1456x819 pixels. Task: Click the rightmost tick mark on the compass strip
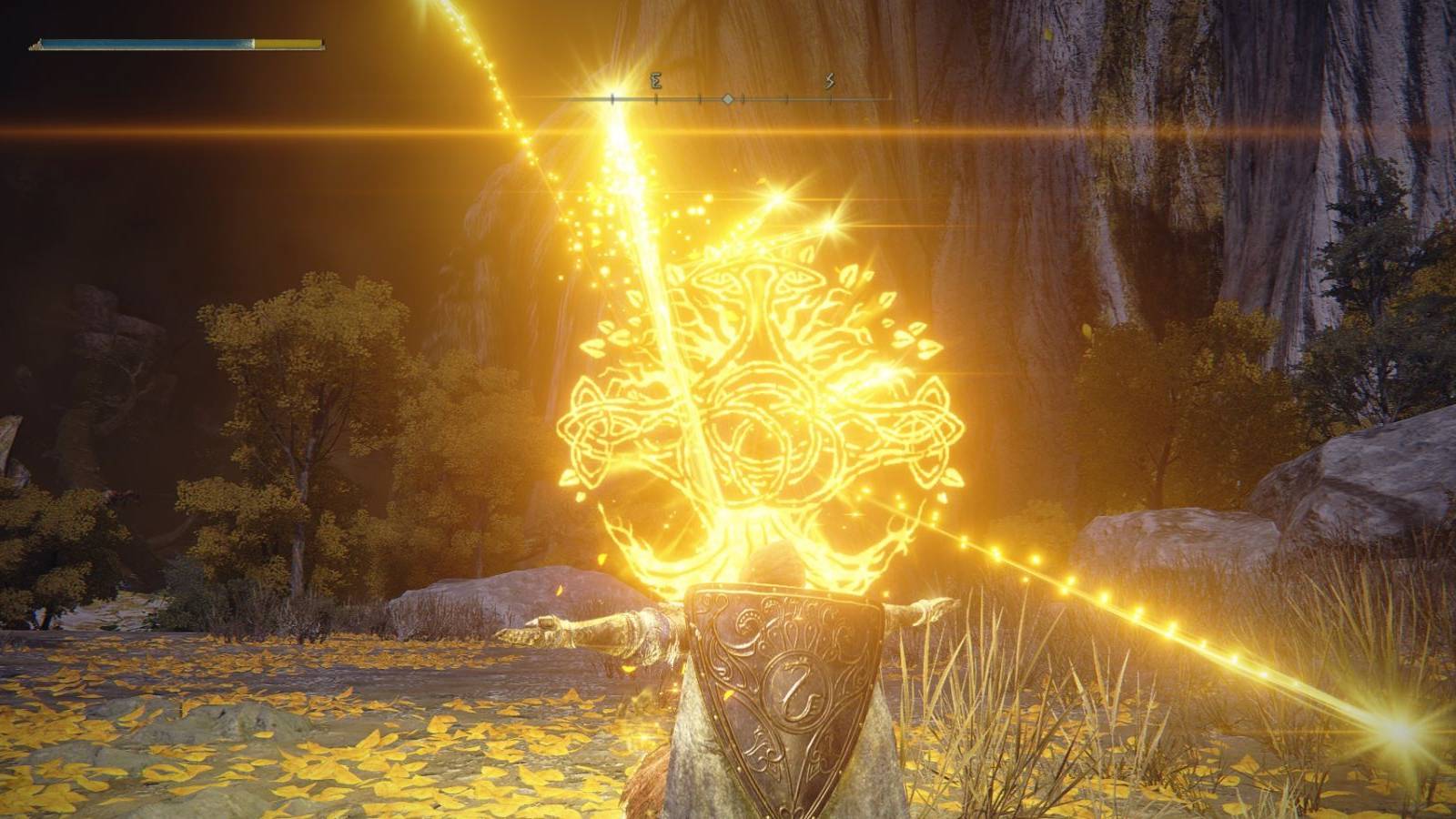click(831, 99)
